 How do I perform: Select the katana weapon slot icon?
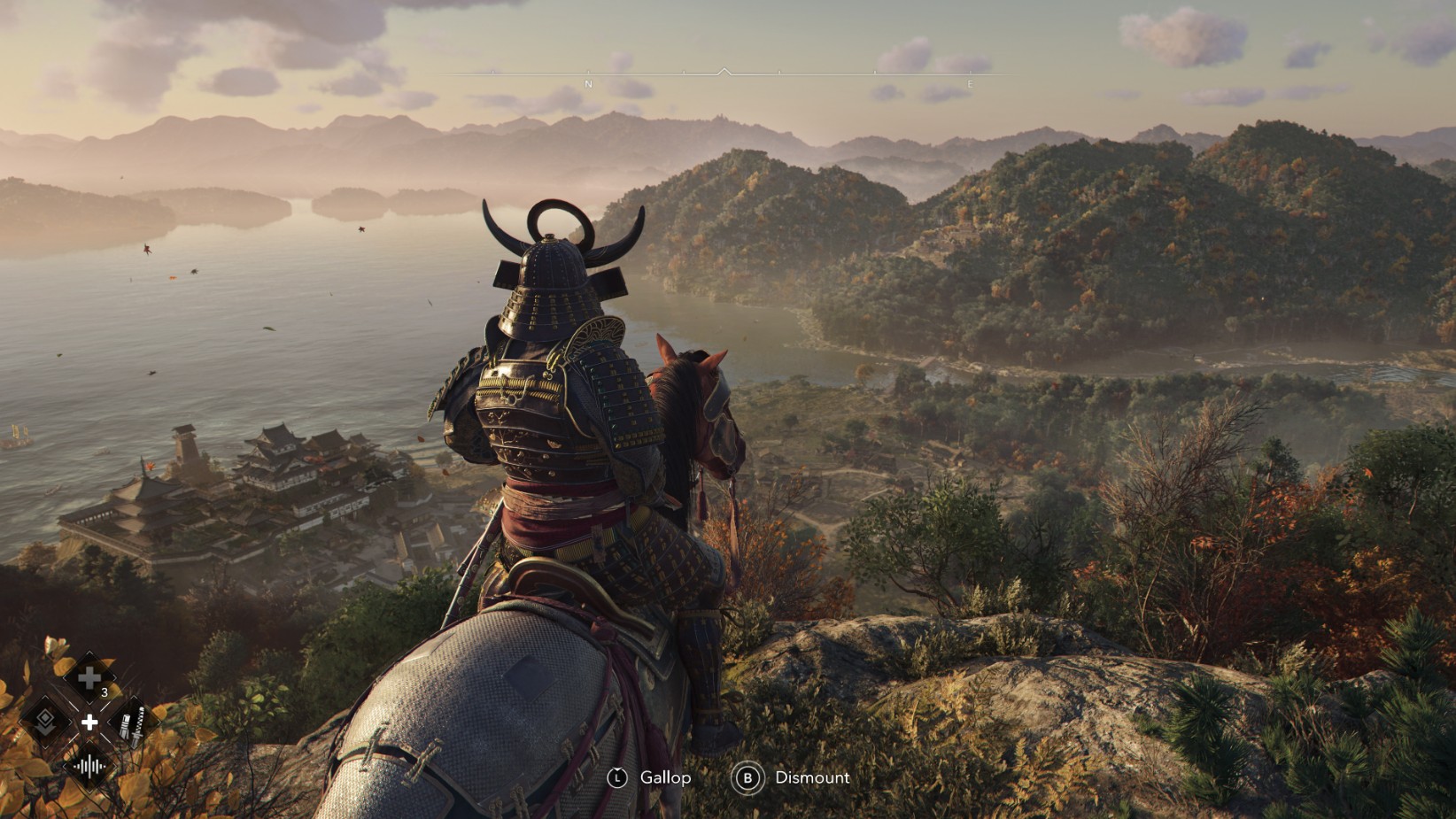click(132, 724)
